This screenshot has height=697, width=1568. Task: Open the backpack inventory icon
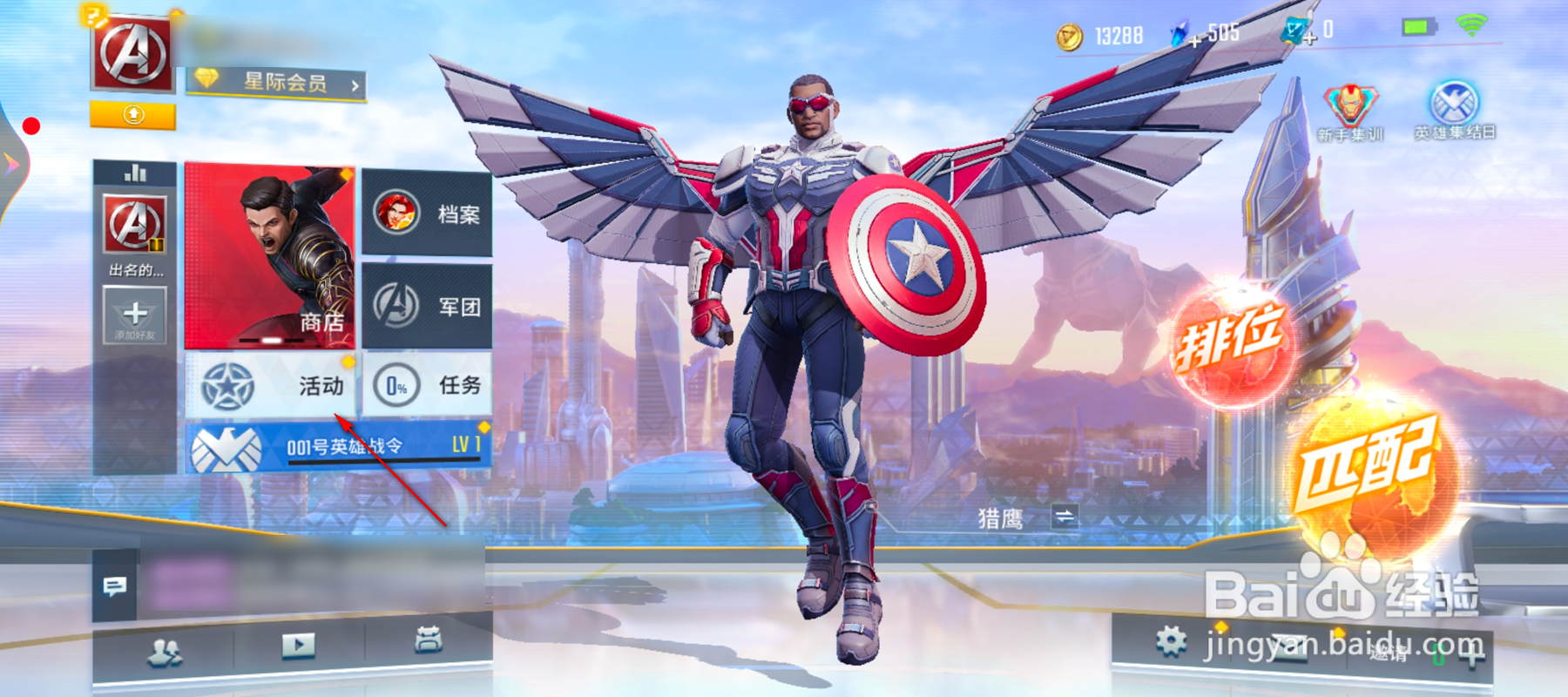click(428, 640)
